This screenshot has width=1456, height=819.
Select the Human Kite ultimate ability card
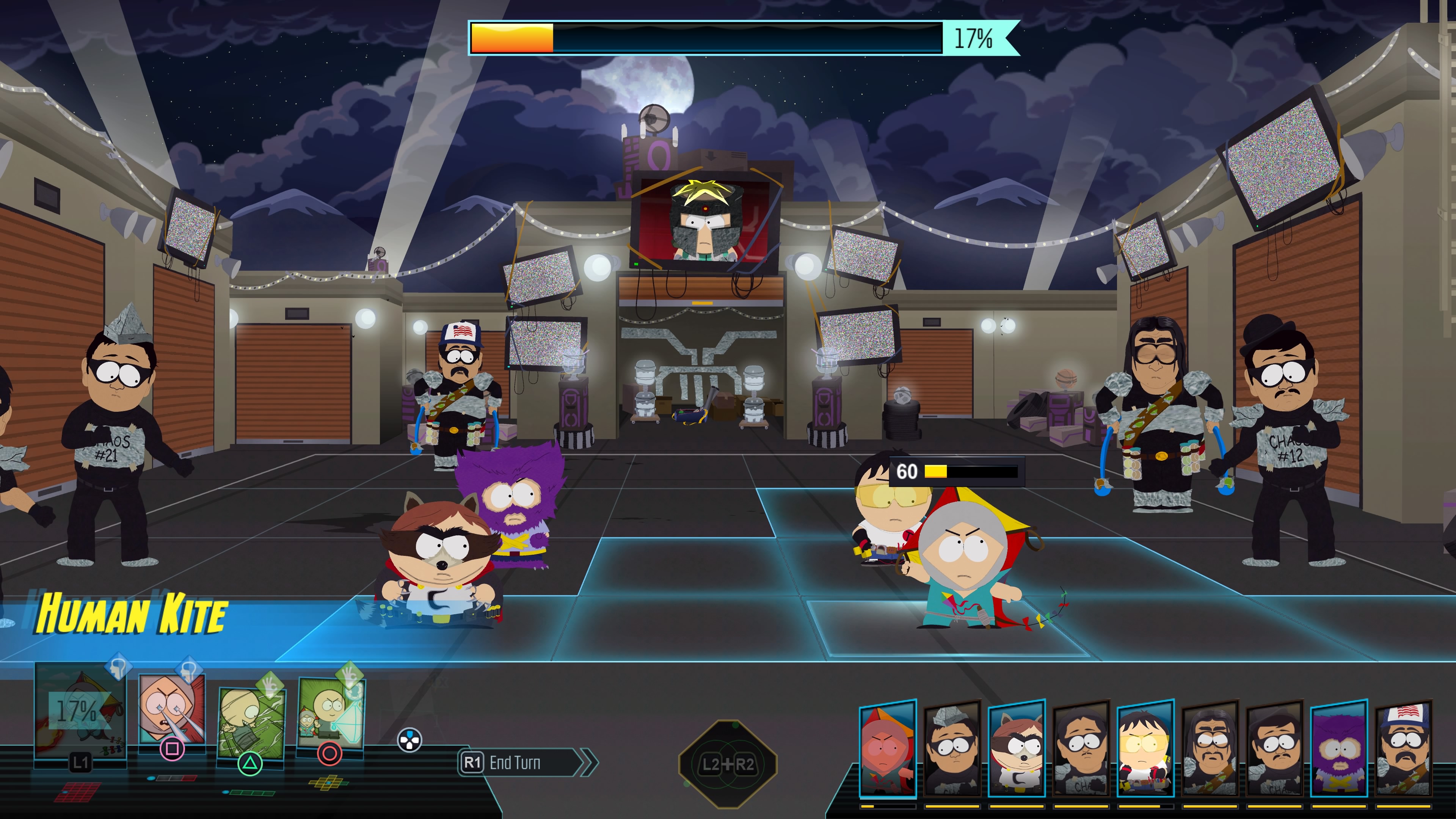pyautogui.click(x=80, y=713)
